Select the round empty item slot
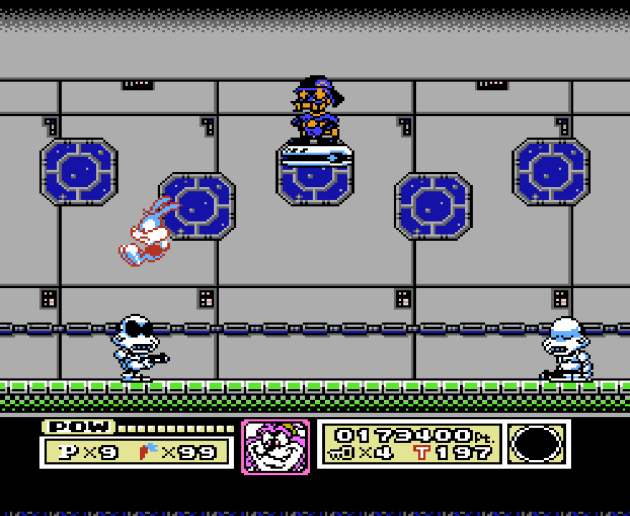 pos(539,444)
